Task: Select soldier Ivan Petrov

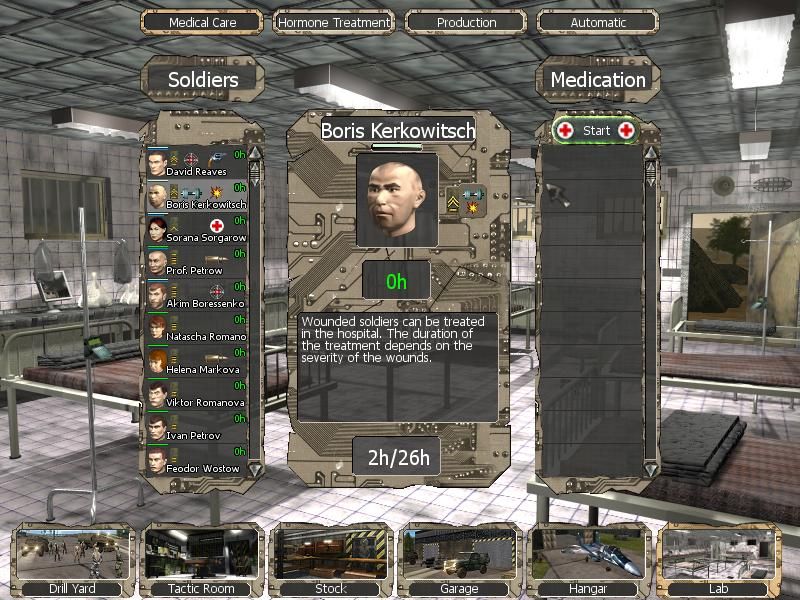Action: coord(196,426)
